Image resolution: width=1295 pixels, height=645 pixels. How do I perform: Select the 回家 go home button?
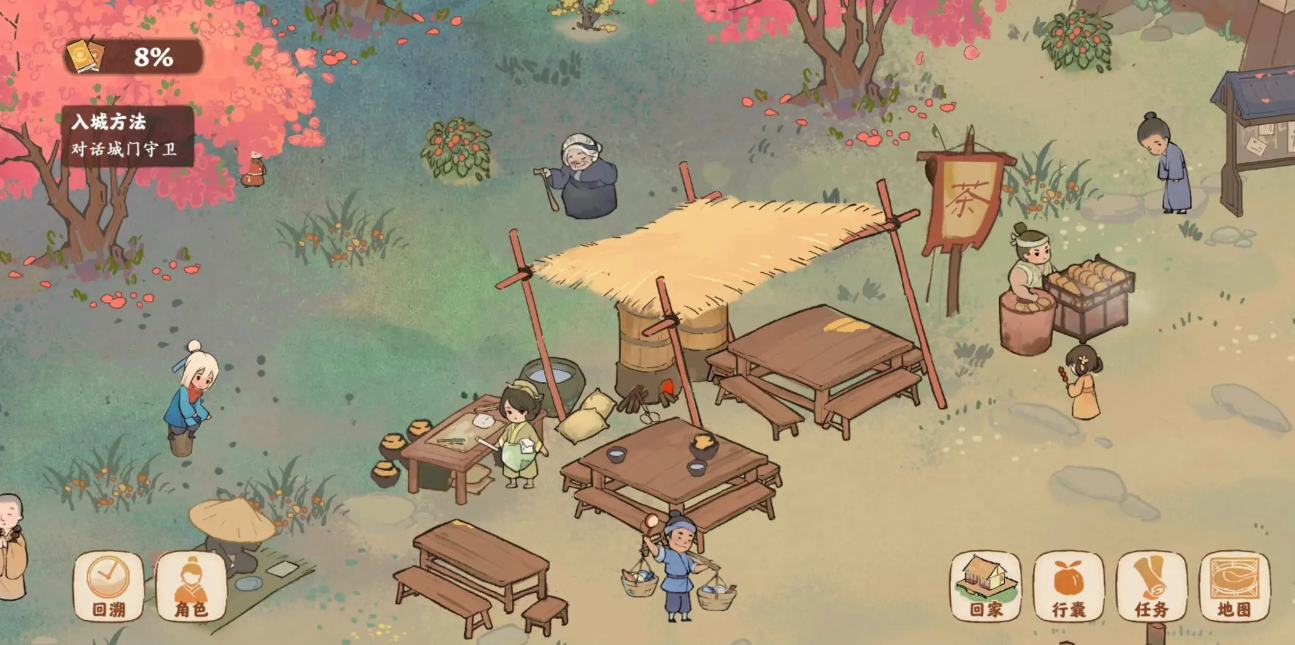point(985,586)
